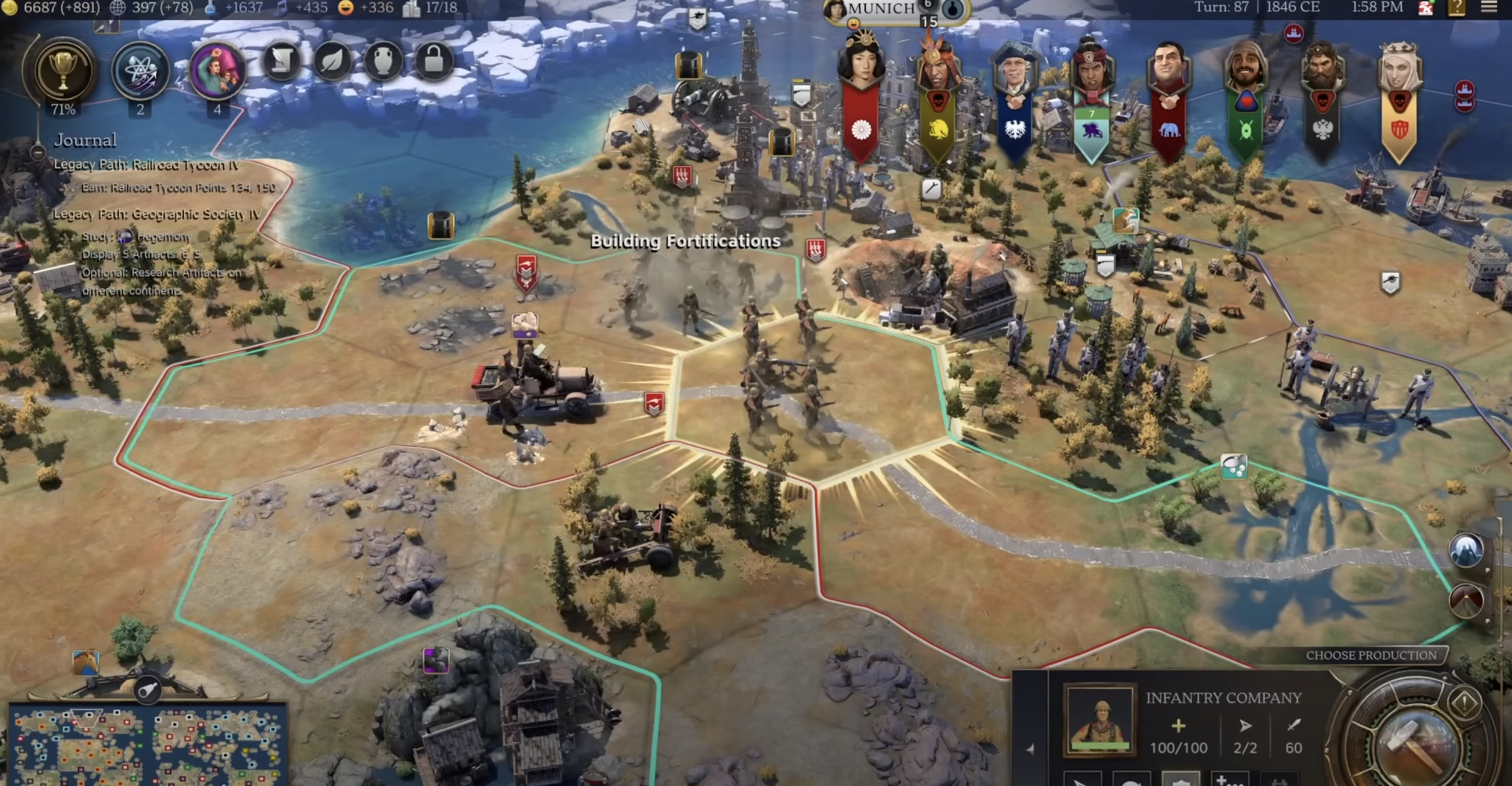Select the Railroad Tycoon IV legacy path entry

point(147,165)
